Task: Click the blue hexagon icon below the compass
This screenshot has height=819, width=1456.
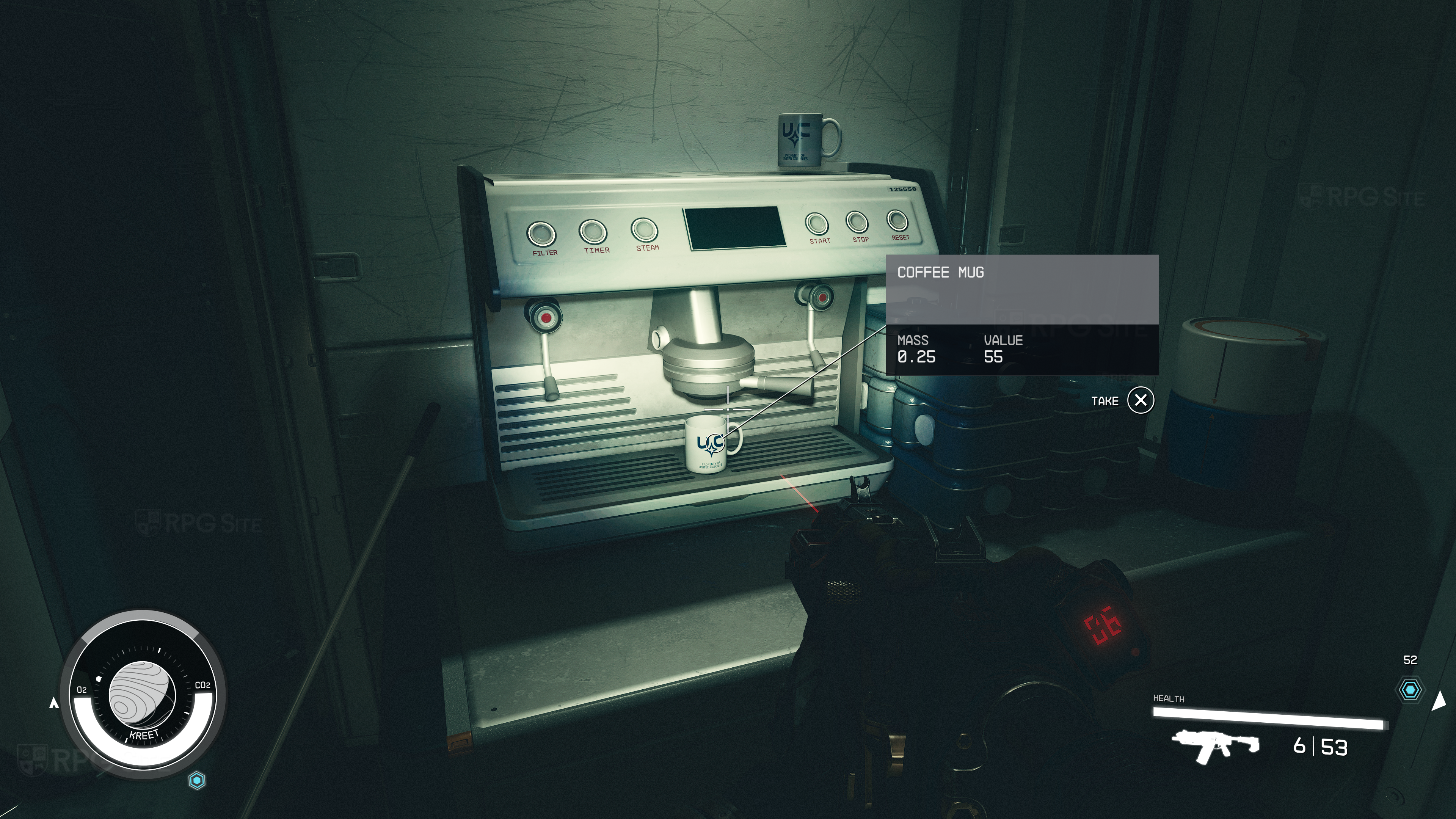Action: tap(197, 781)
